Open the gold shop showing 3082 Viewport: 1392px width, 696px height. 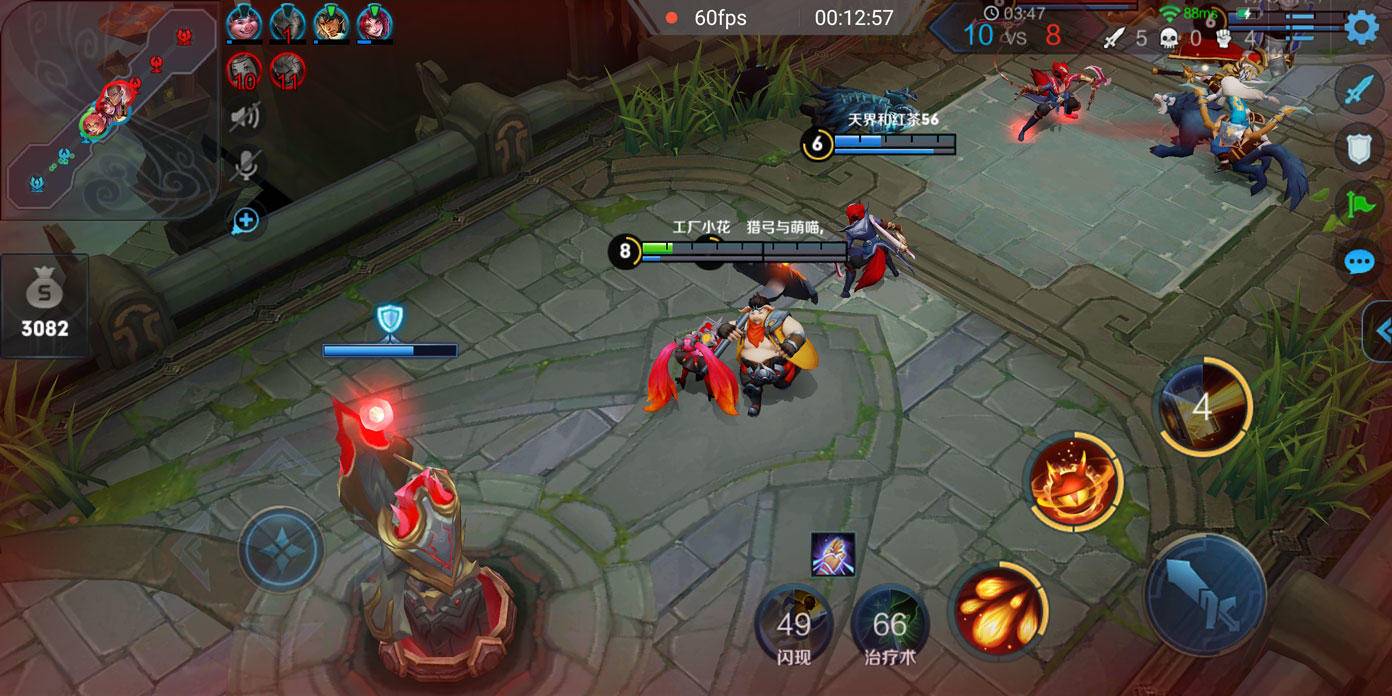tap(44, 306)
